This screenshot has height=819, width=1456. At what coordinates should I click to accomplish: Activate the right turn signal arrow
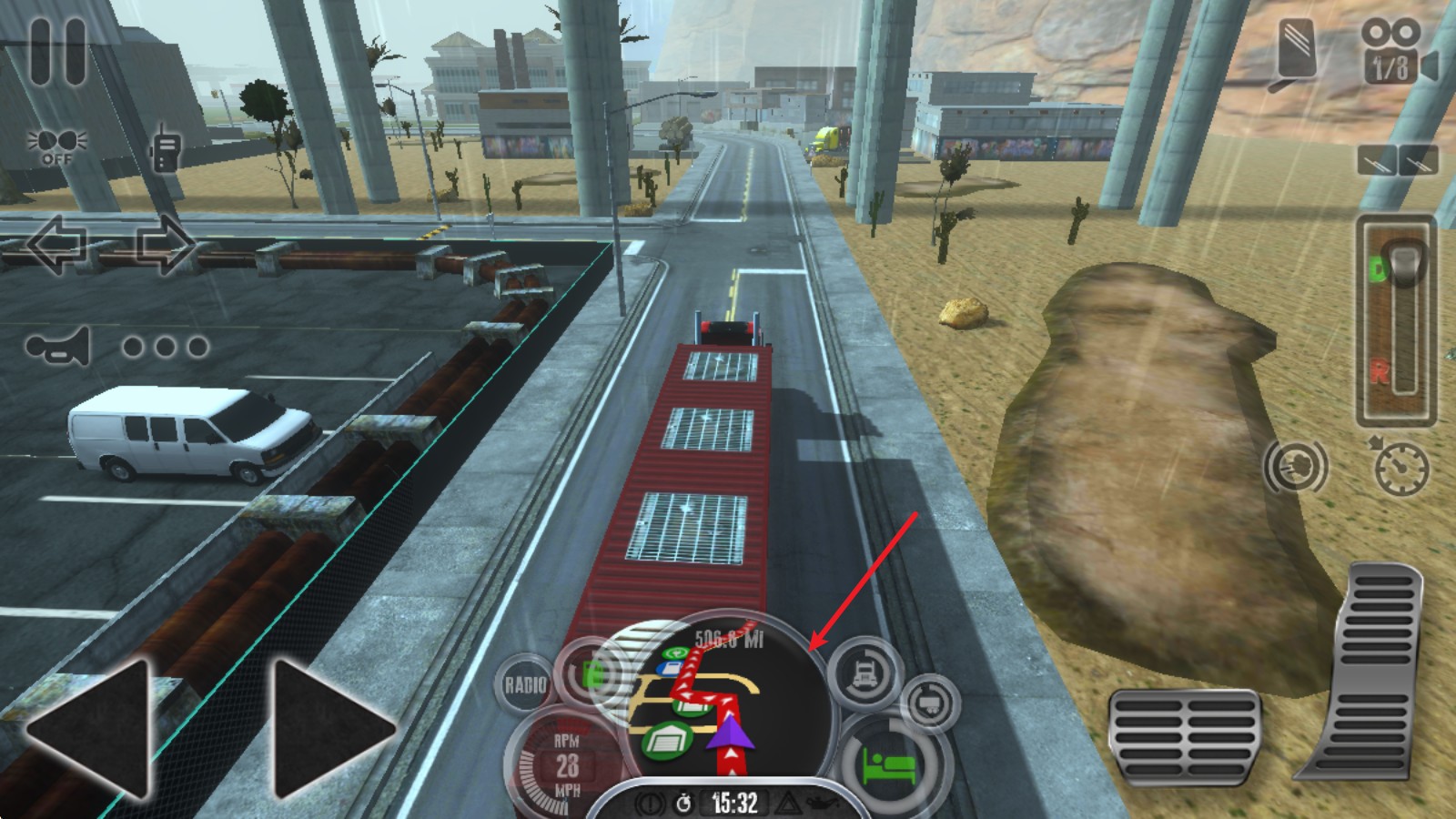[x=165, y=244]
